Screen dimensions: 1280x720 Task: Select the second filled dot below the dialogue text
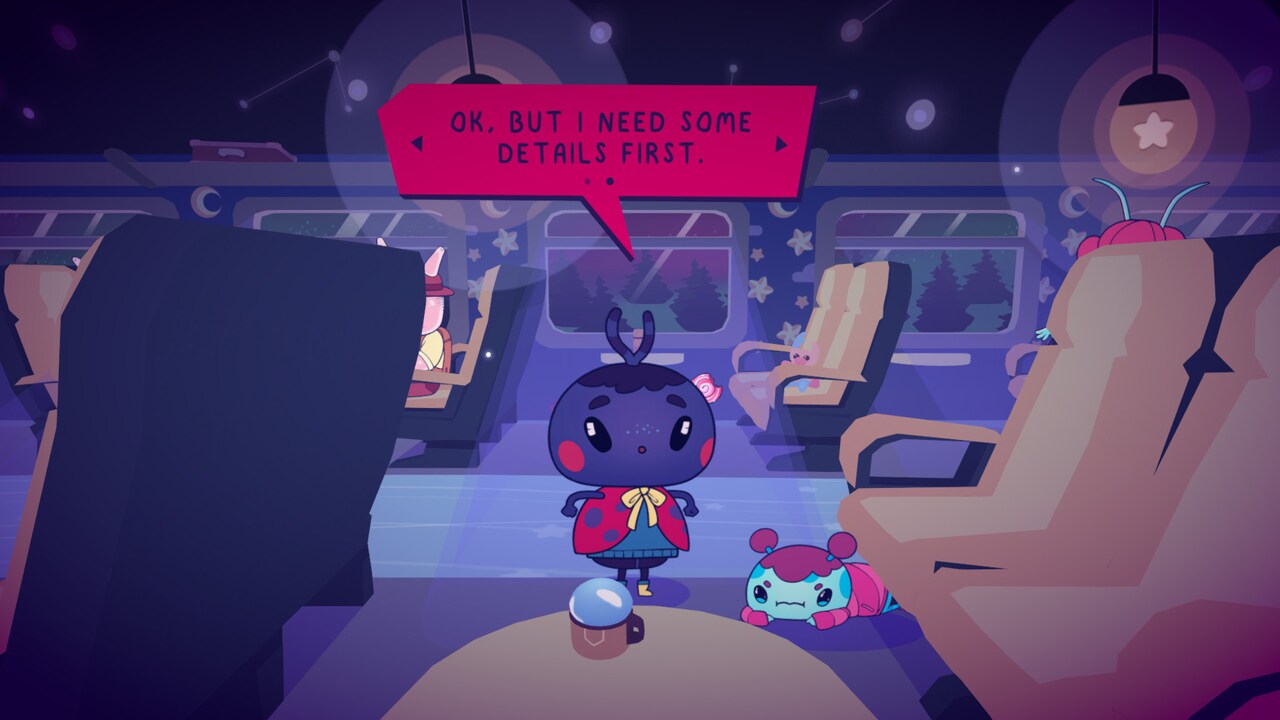tap(609, 181)
